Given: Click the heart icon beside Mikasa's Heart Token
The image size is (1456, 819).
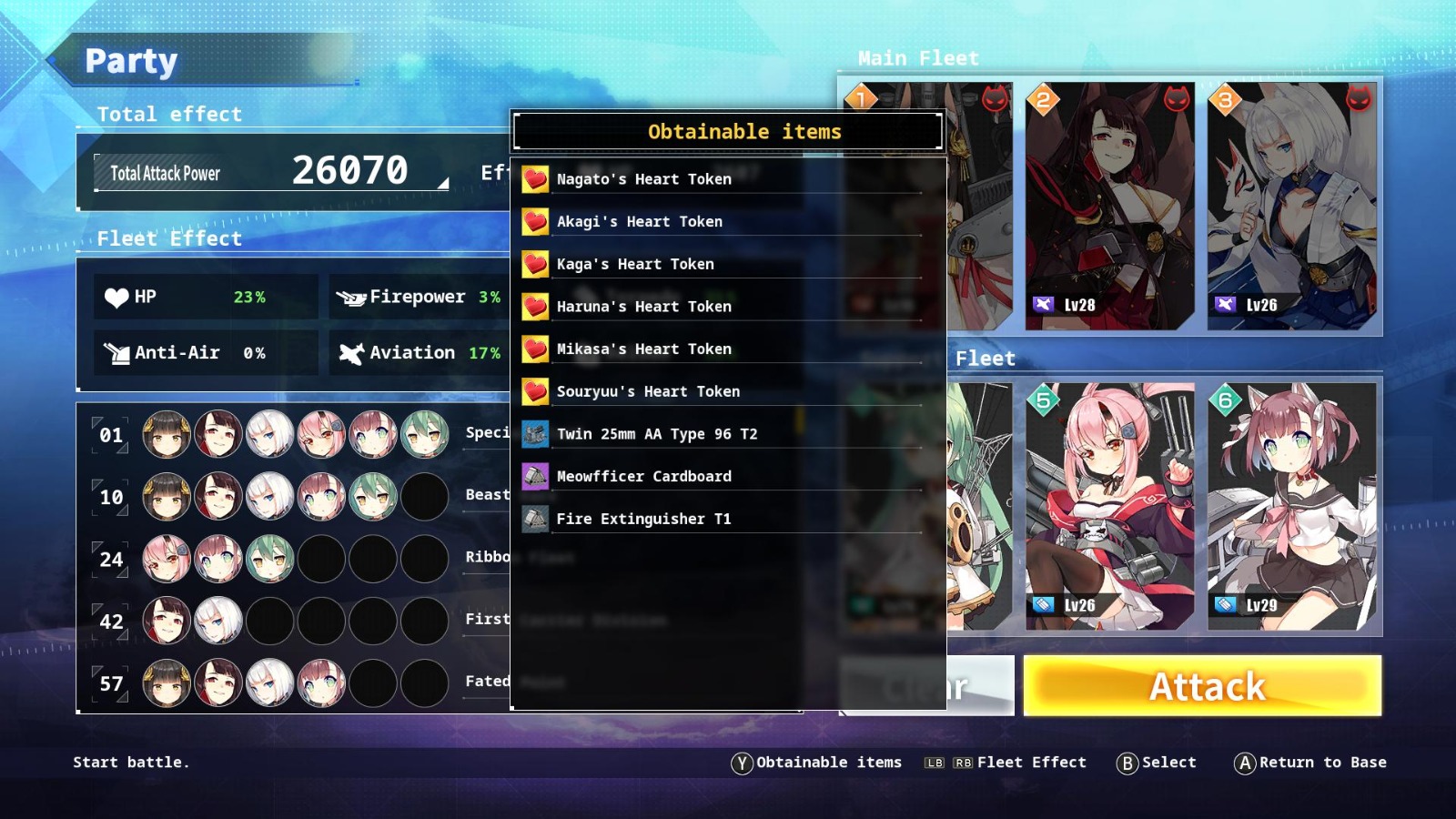Looking at the screenshot, I should (x=535, y=349).
